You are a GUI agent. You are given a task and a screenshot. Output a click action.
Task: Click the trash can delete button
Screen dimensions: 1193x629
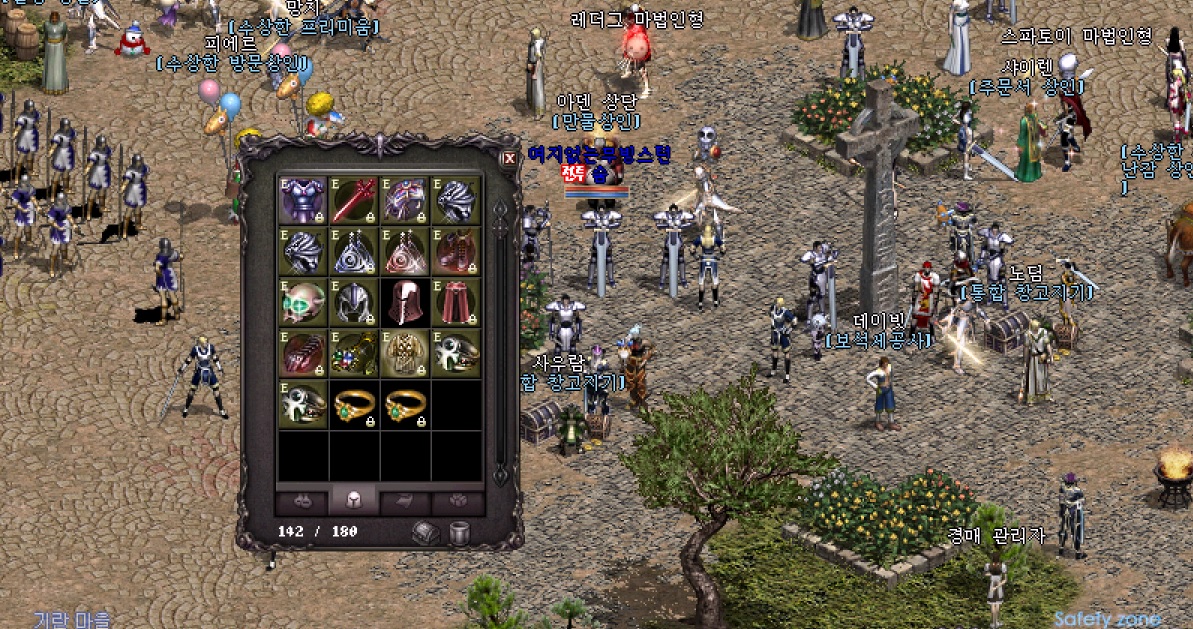(x=459, y=533)
